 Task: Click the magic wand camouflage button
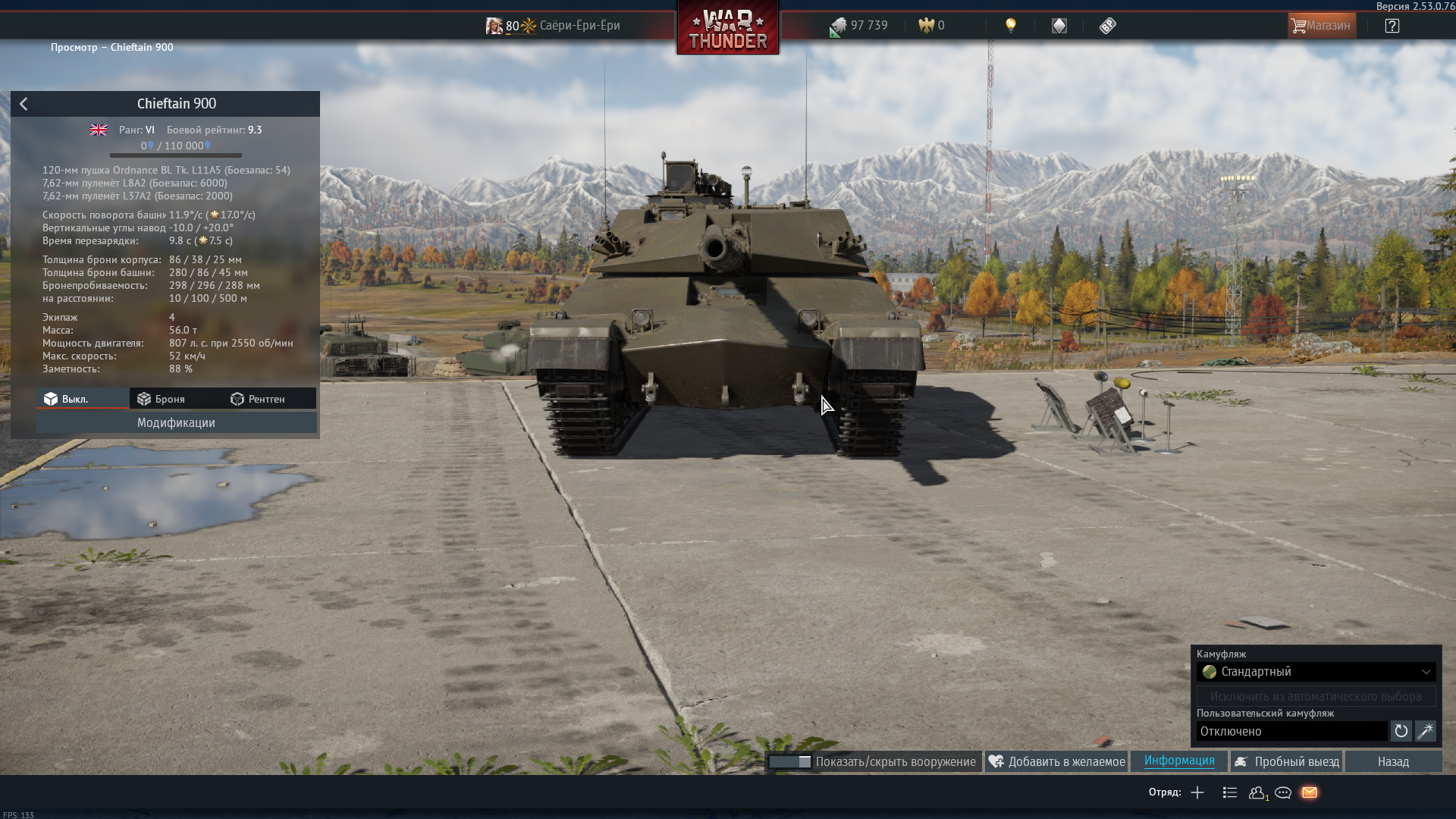click(x=1425, y=731)
